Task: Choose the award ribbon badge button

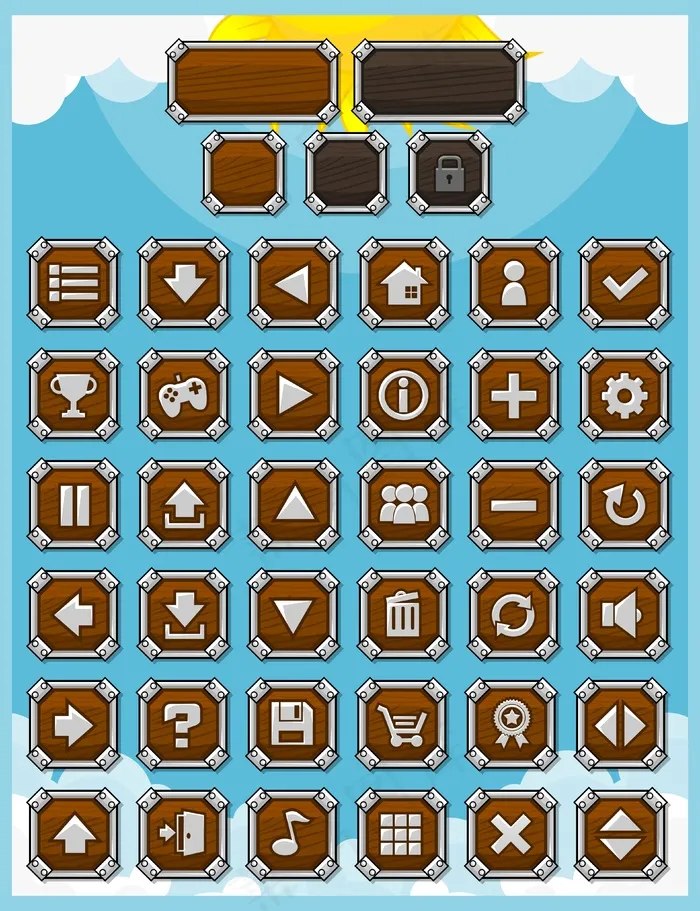Action: point(512,725)
